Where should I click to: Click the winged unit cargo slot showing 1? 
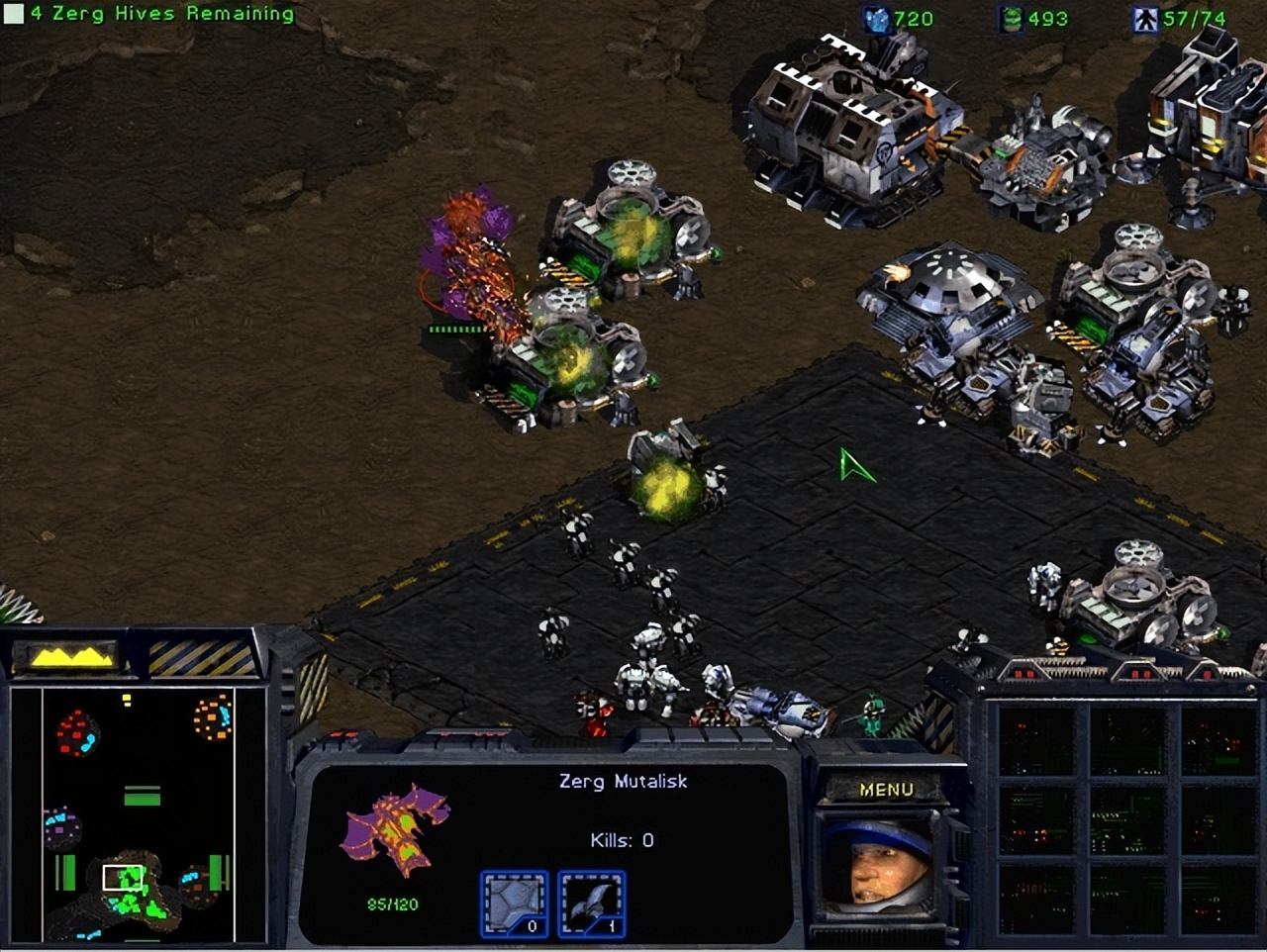pyautogui.click(x=592, y=901)
